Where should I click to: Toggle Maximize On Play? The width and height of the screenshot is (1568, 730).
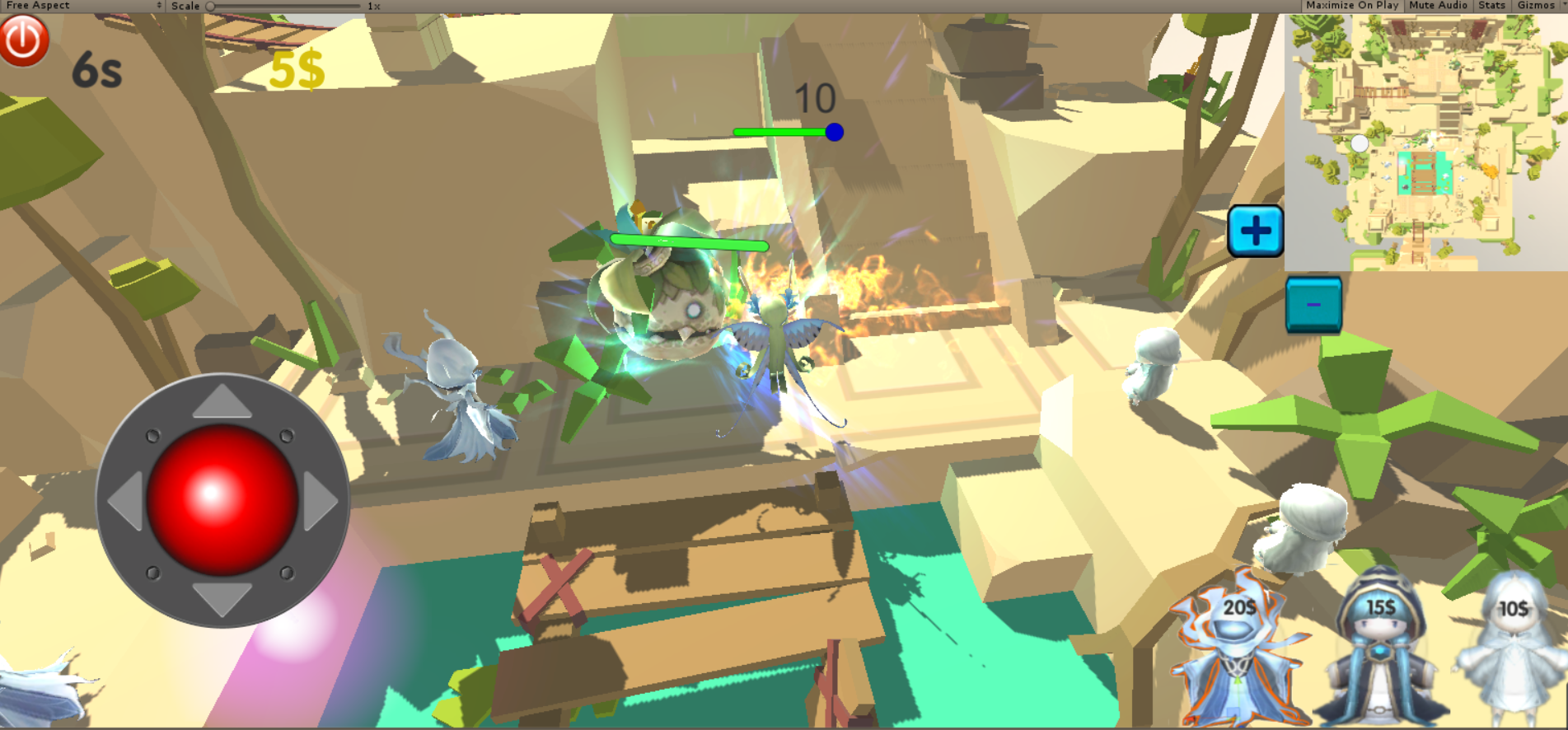click(x=1351, y=6)
